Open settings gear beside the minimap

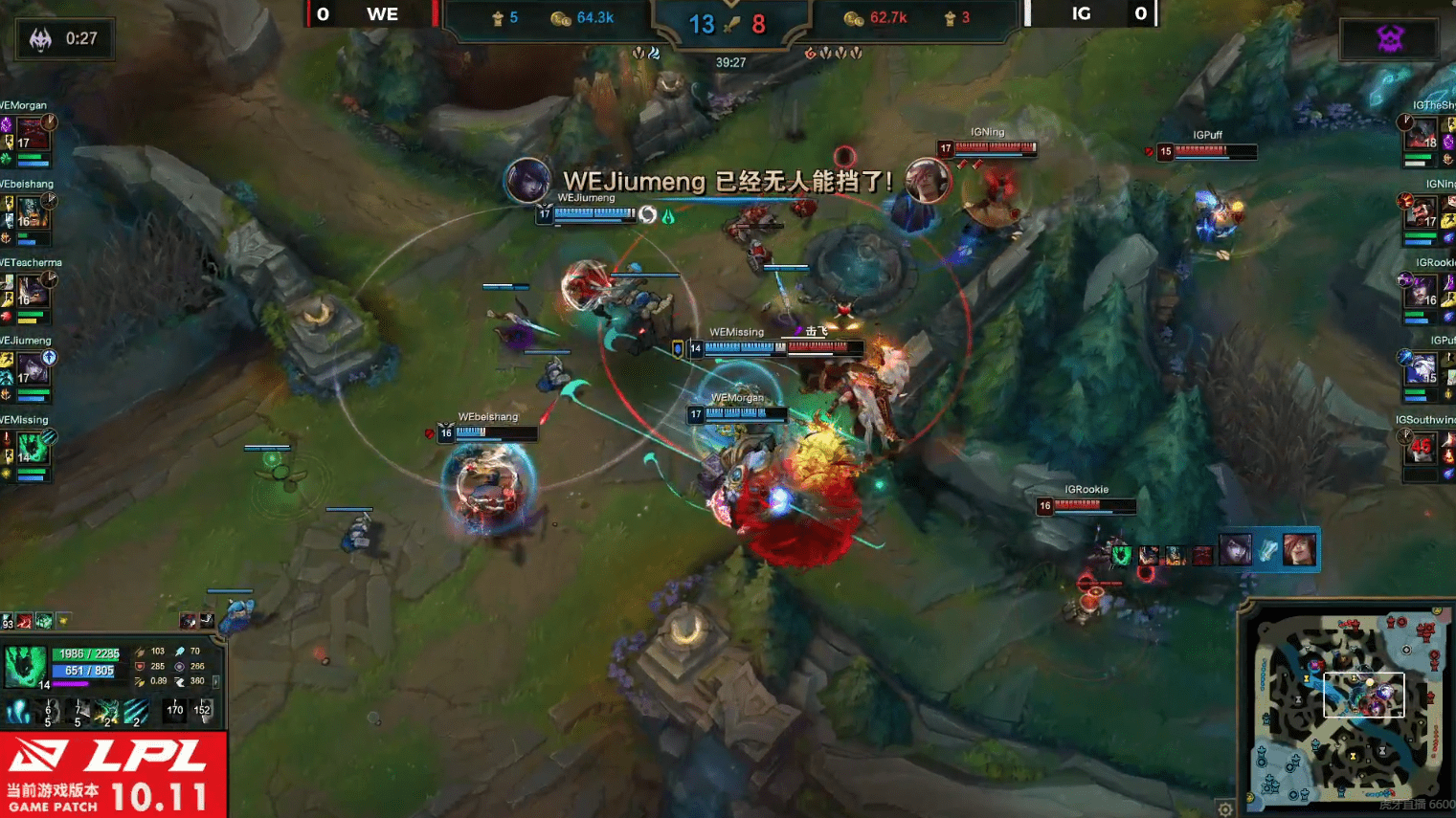1225,809
